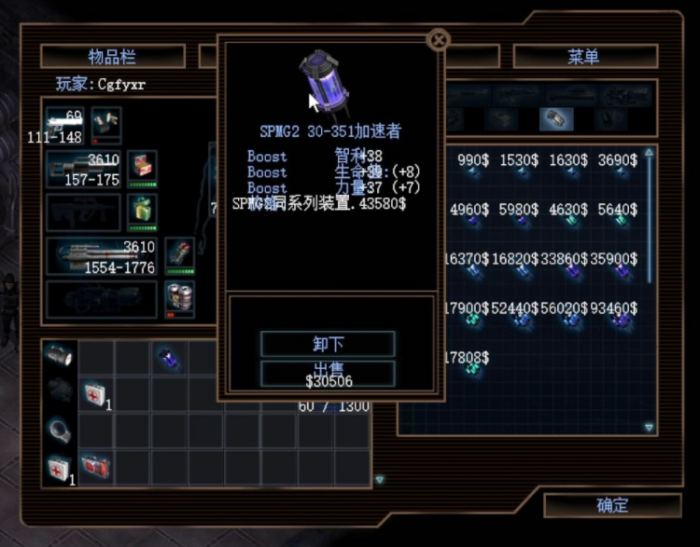The width and height of the screenshot is (700, 547).
Task: Click the 卸下 (unequip) button
Action: (x=328, y=344)
